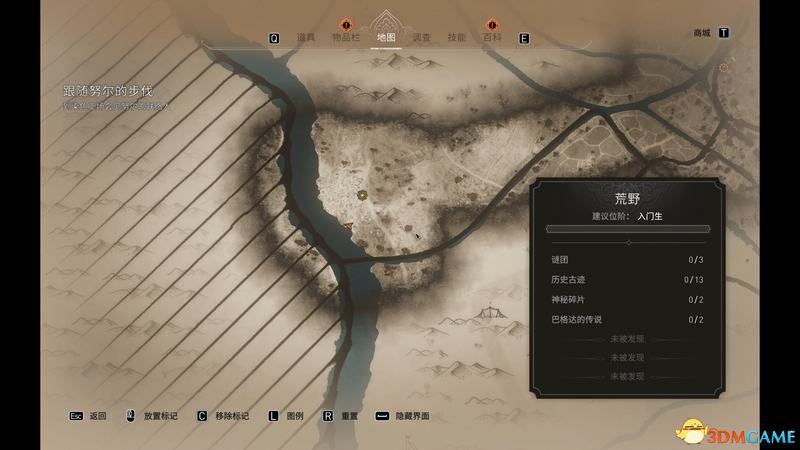Open the 道具 (Tools) tab
Screen dimensions: 800x450
[x=306, y=38]
